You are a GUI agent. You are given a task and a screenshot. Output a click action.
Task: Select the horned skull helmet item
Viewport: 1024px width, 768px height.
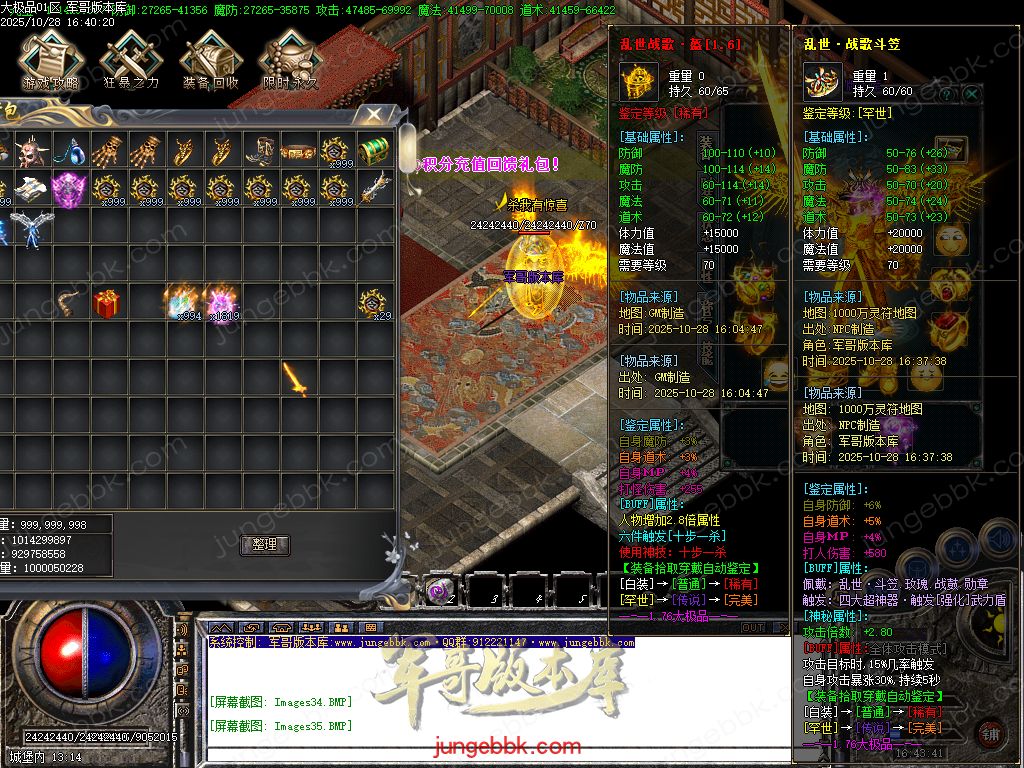pyautogui.click(x=30, y=151)
